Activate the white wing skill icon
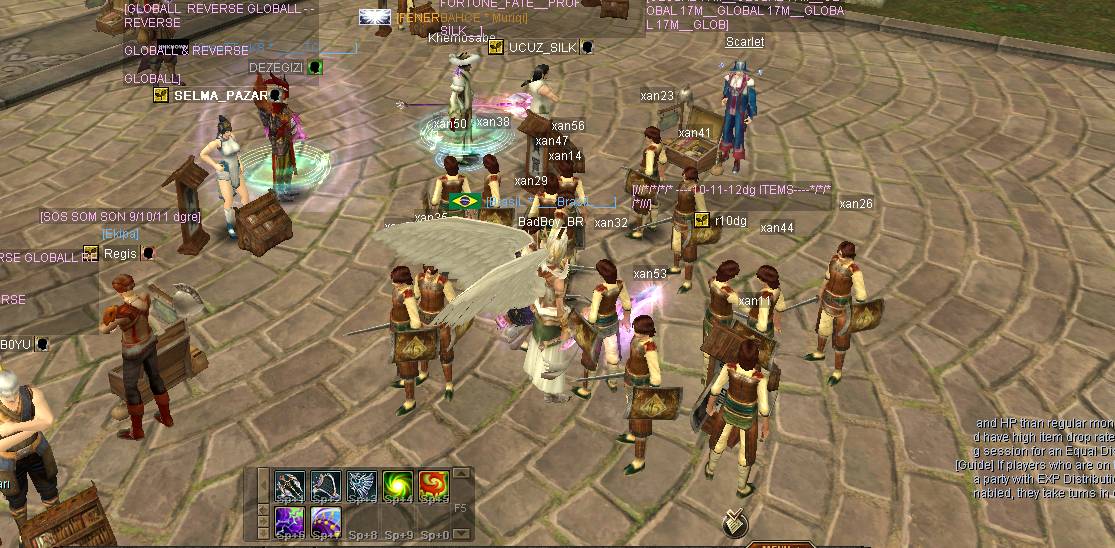The image size is (1115, 548). click(x=362, y=486)
